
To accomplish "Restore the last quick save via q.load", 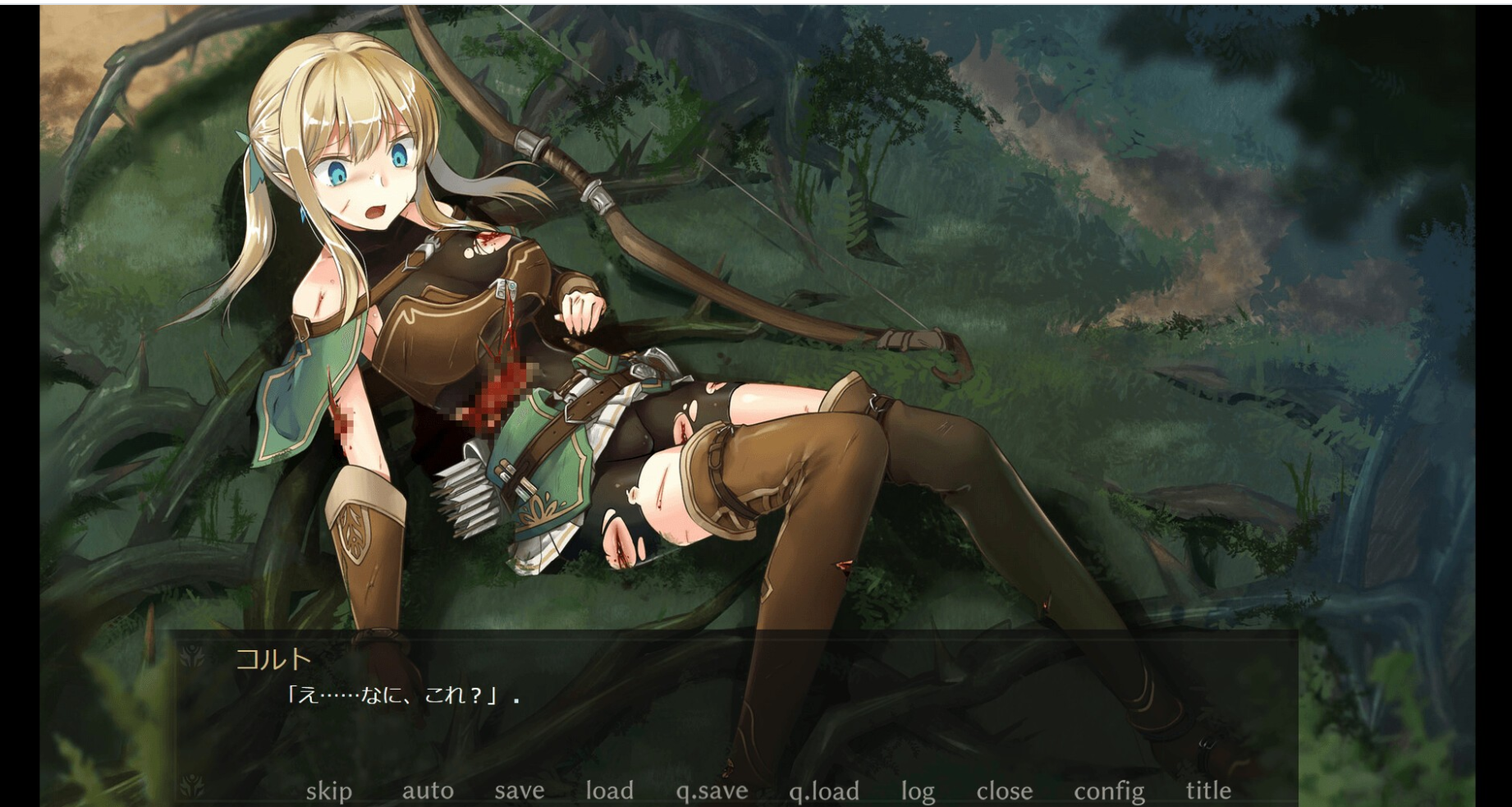I will pos(823,790).
